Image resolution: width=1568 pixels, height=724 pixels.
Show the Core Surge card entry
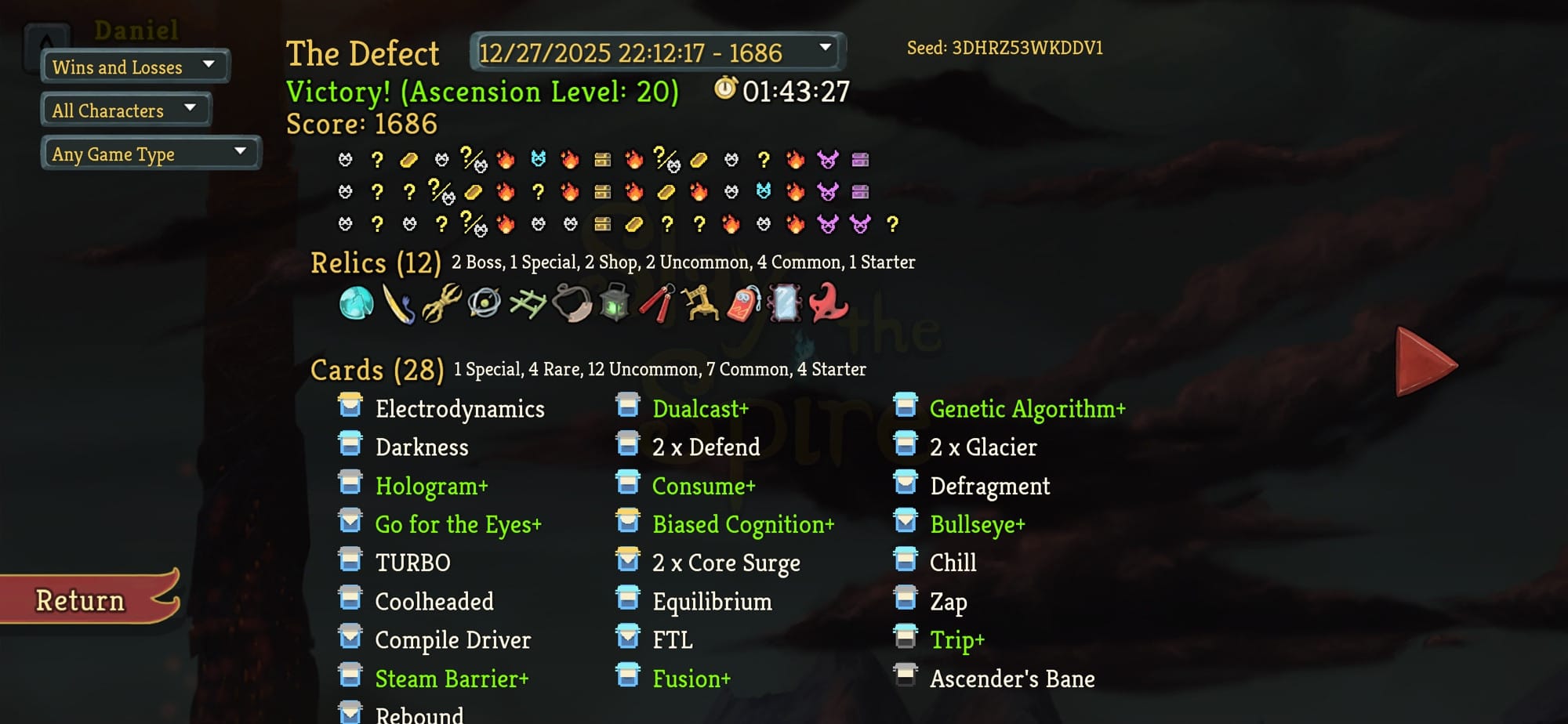coord(726,563)
